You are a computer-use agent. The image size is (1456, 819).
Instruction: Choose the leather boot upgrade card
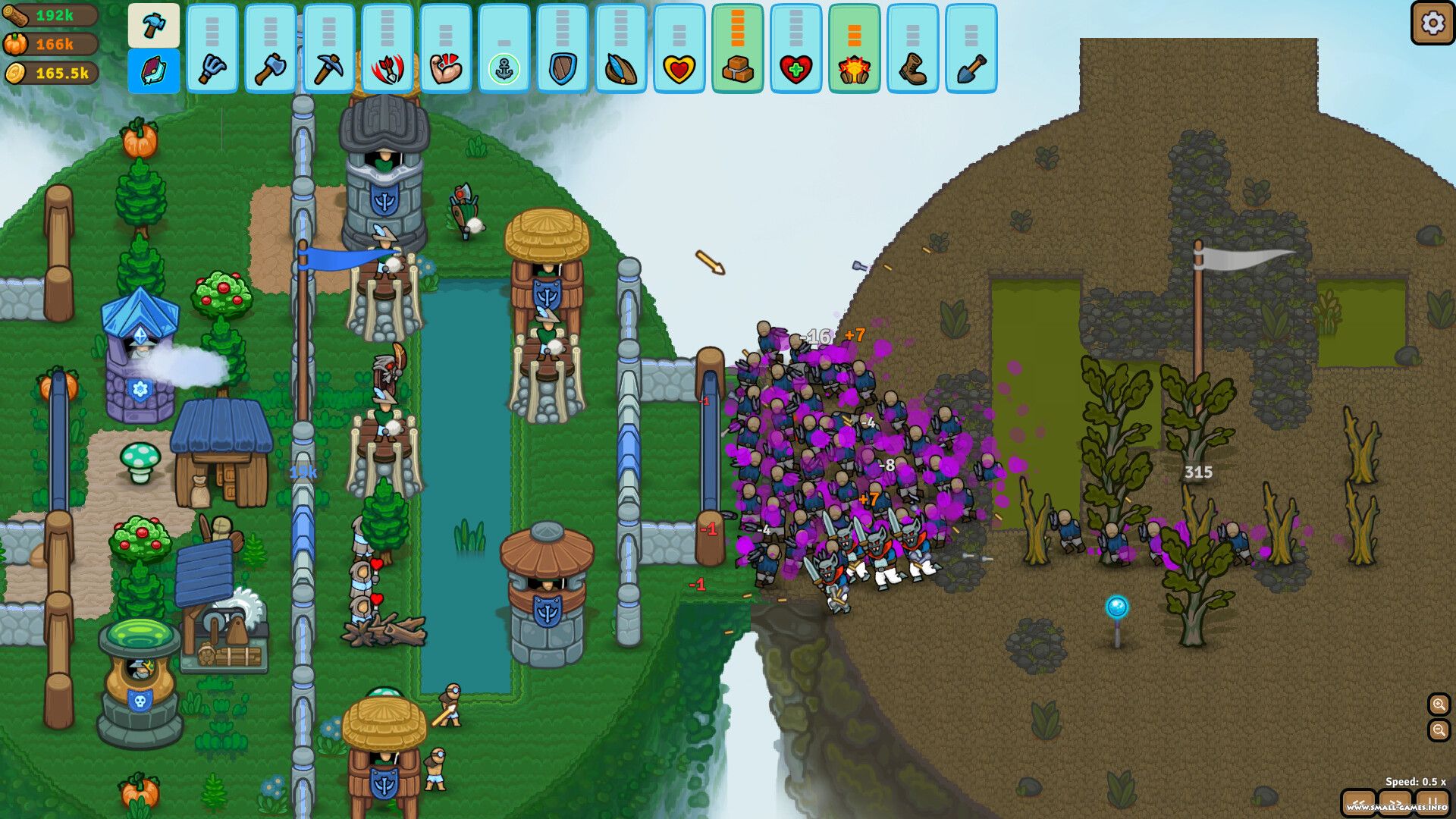pos(913,49)
